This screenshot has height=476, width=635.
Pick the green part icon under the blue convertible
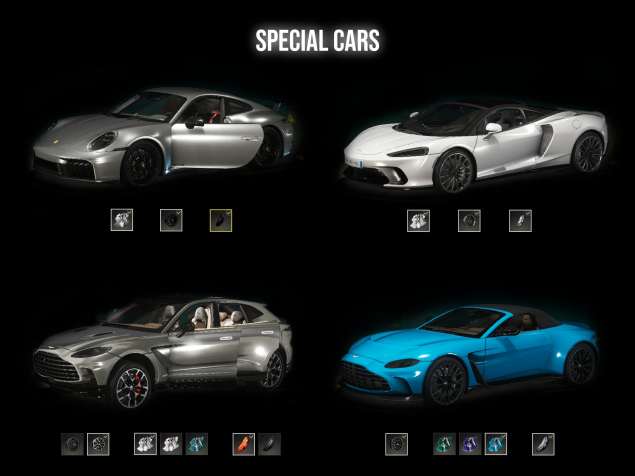pyautogui.click(x=444, y=443)
